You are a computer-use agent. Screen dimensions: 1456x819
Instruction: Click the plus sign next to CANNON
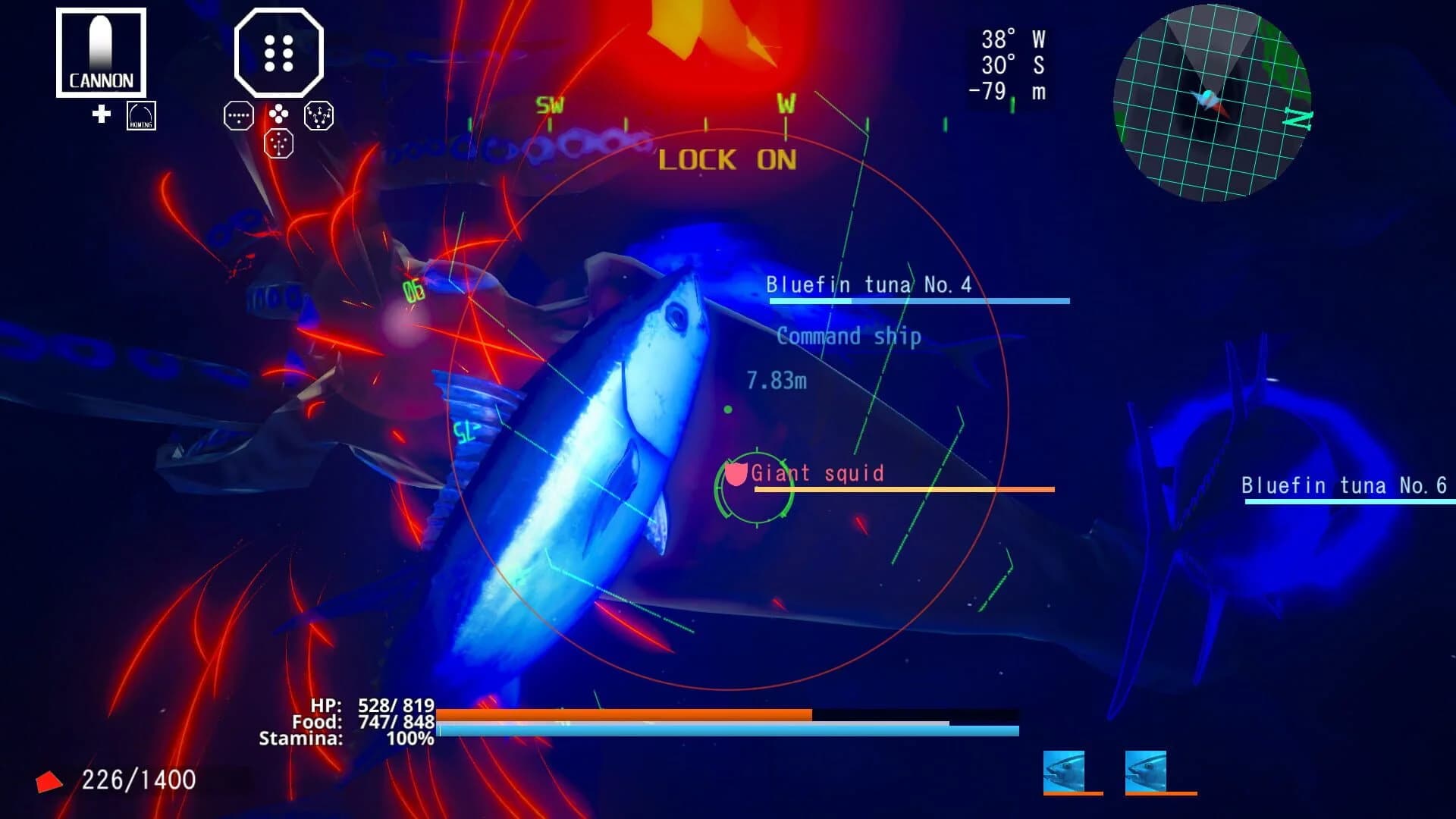[x=101, y=115]
